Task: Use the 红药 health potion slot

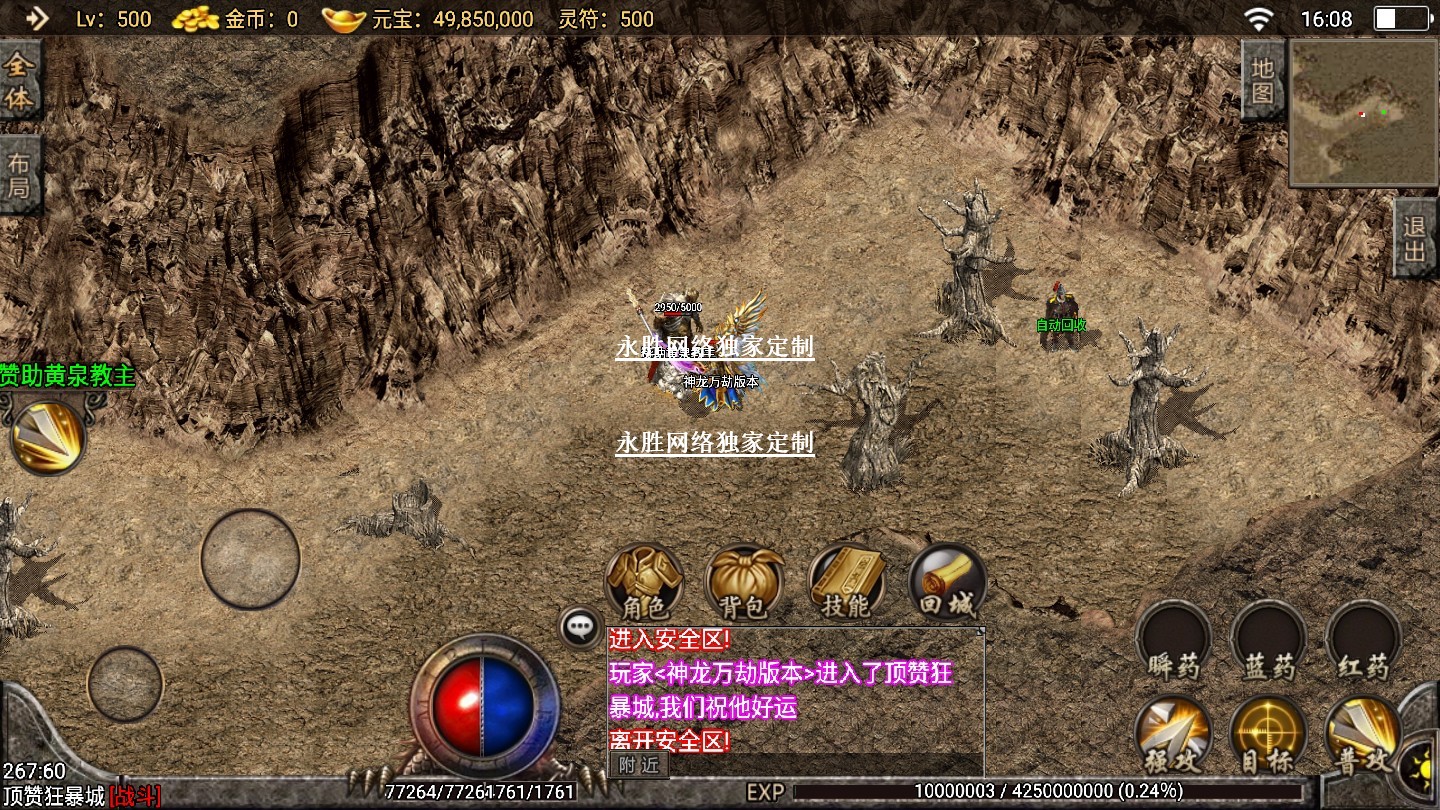Action: tap(1362, 640)
